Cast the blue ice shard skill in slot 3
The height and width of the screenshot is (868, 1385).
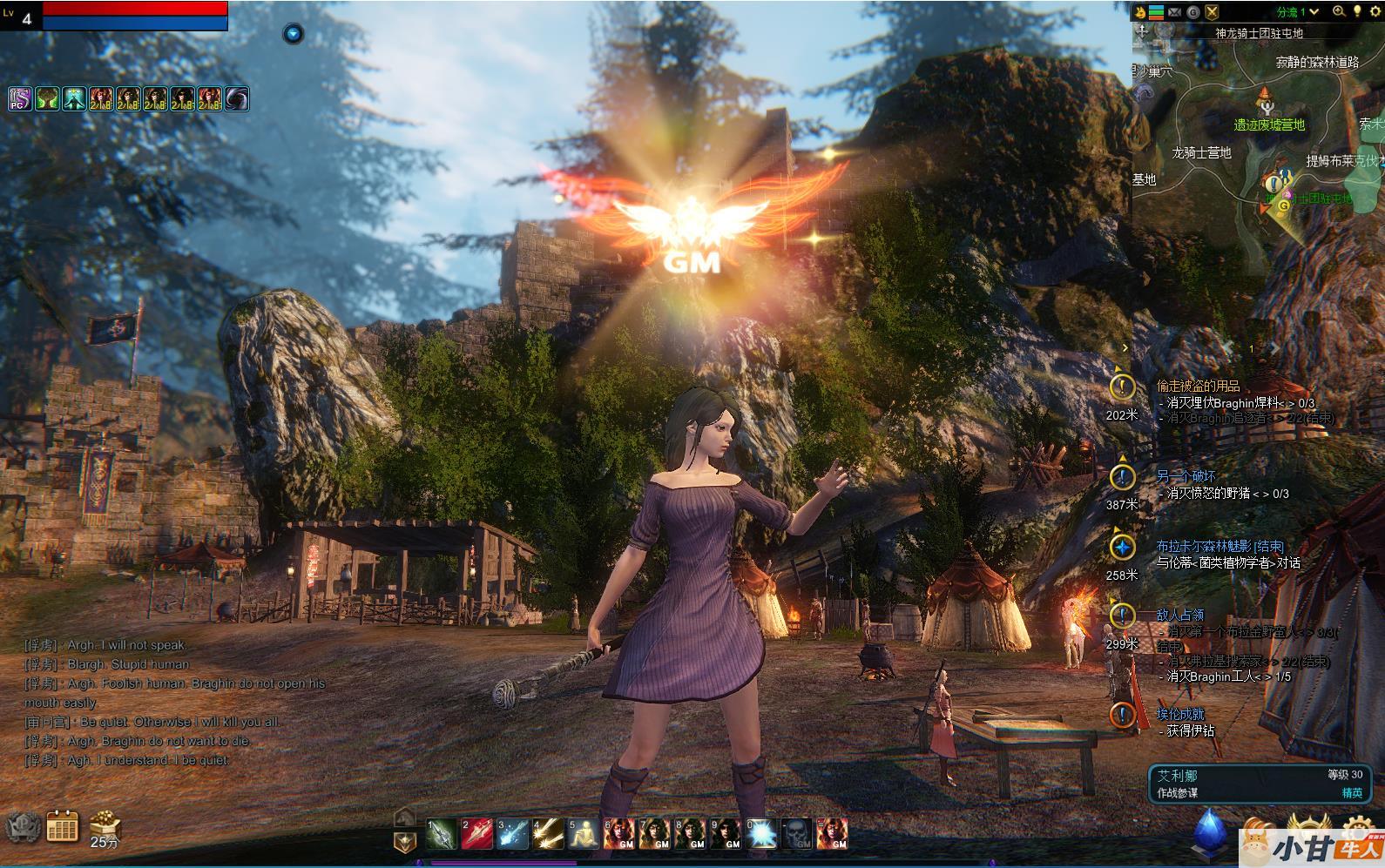[x=512, y=833]
